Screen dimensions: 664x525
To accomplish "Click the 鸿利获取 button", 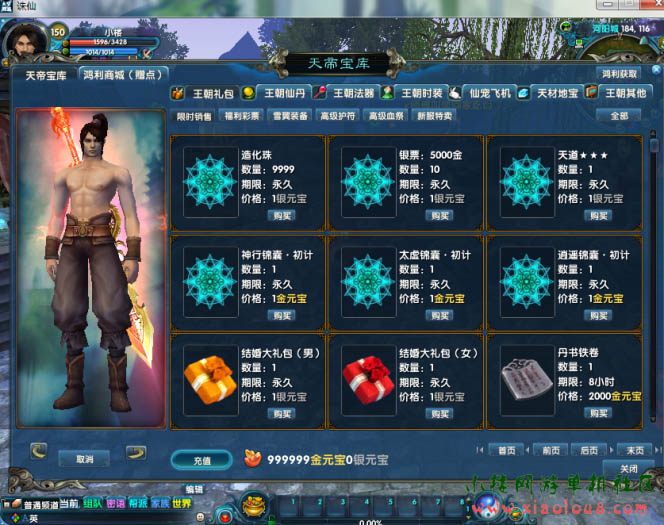I will click(619, 74).
